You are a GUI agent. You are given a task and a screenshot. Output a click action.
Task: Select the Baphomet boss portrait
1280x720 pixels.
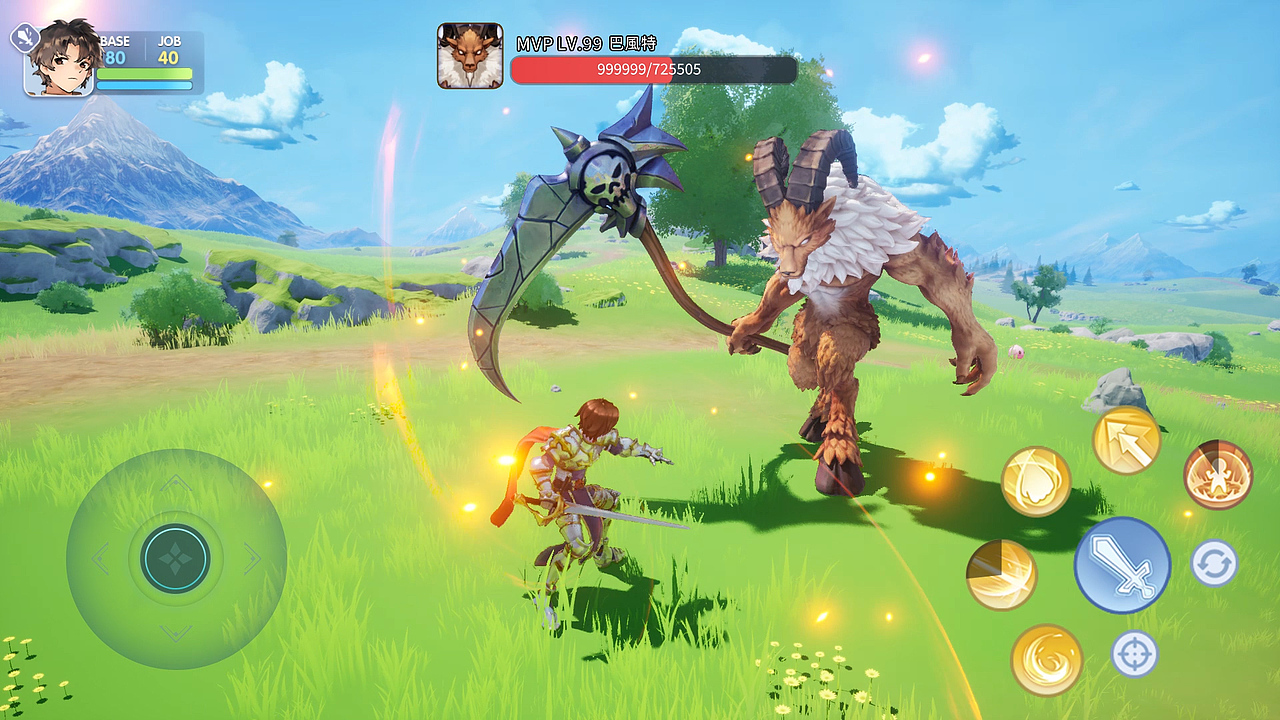point(470,56)
